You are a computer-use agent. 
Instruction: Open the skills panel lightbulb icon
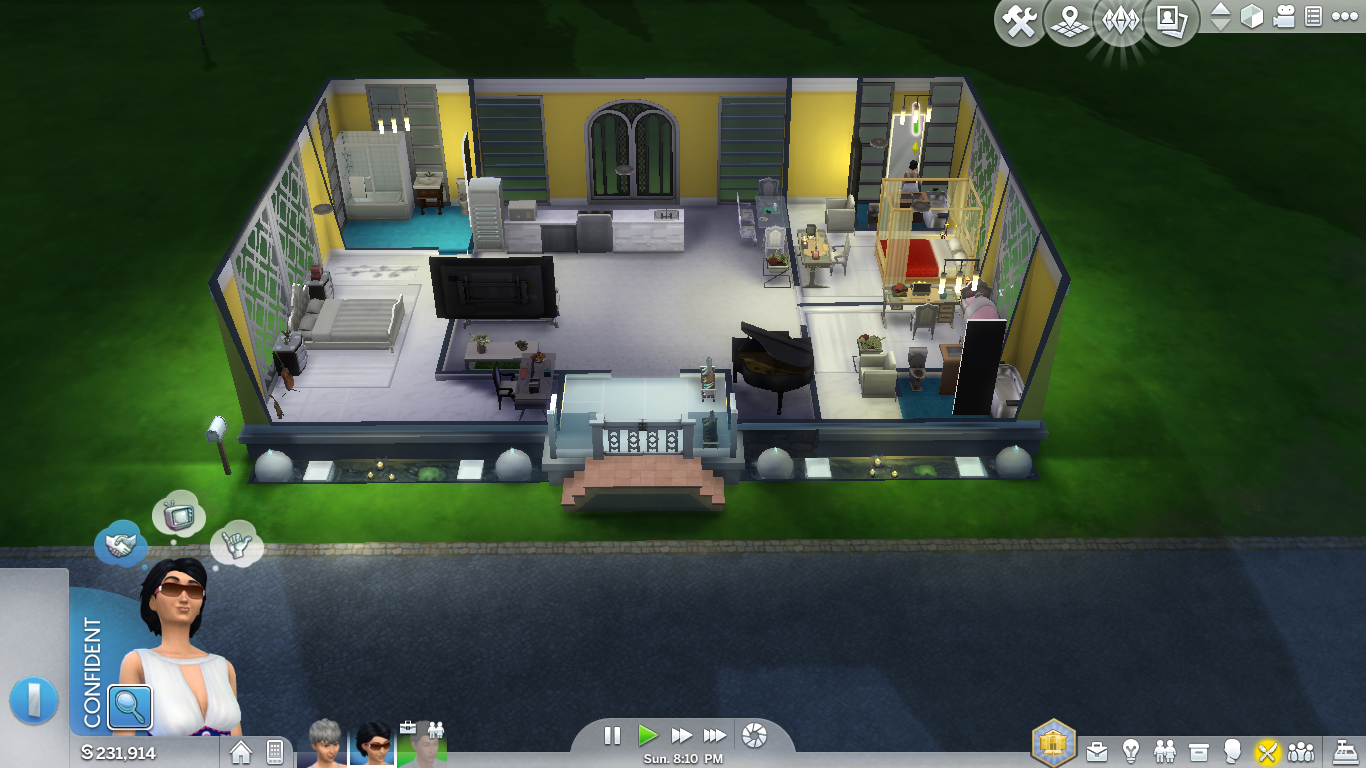pyautogui.click(x=1131, y=752)
